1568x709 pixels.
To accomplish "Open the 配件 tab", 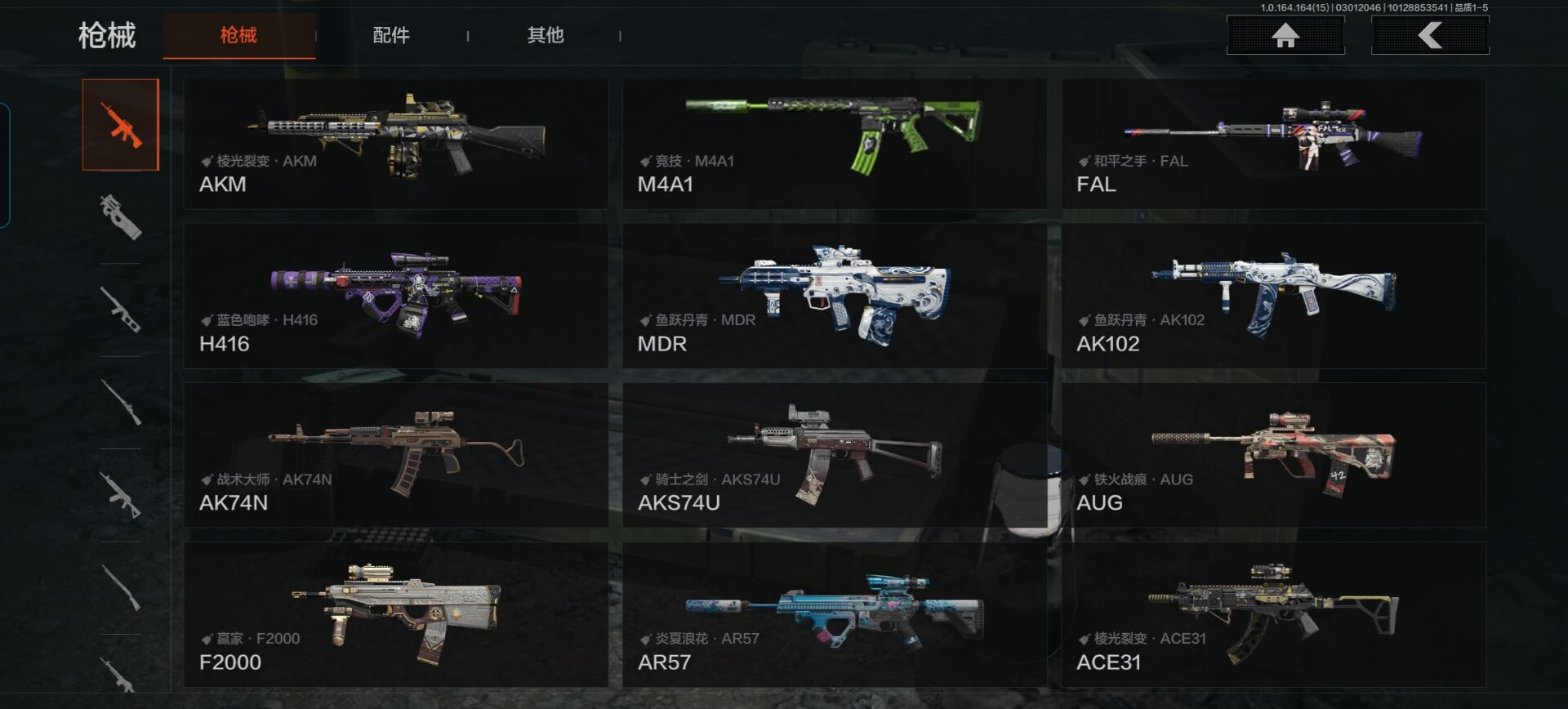I will tap(391, 35).
